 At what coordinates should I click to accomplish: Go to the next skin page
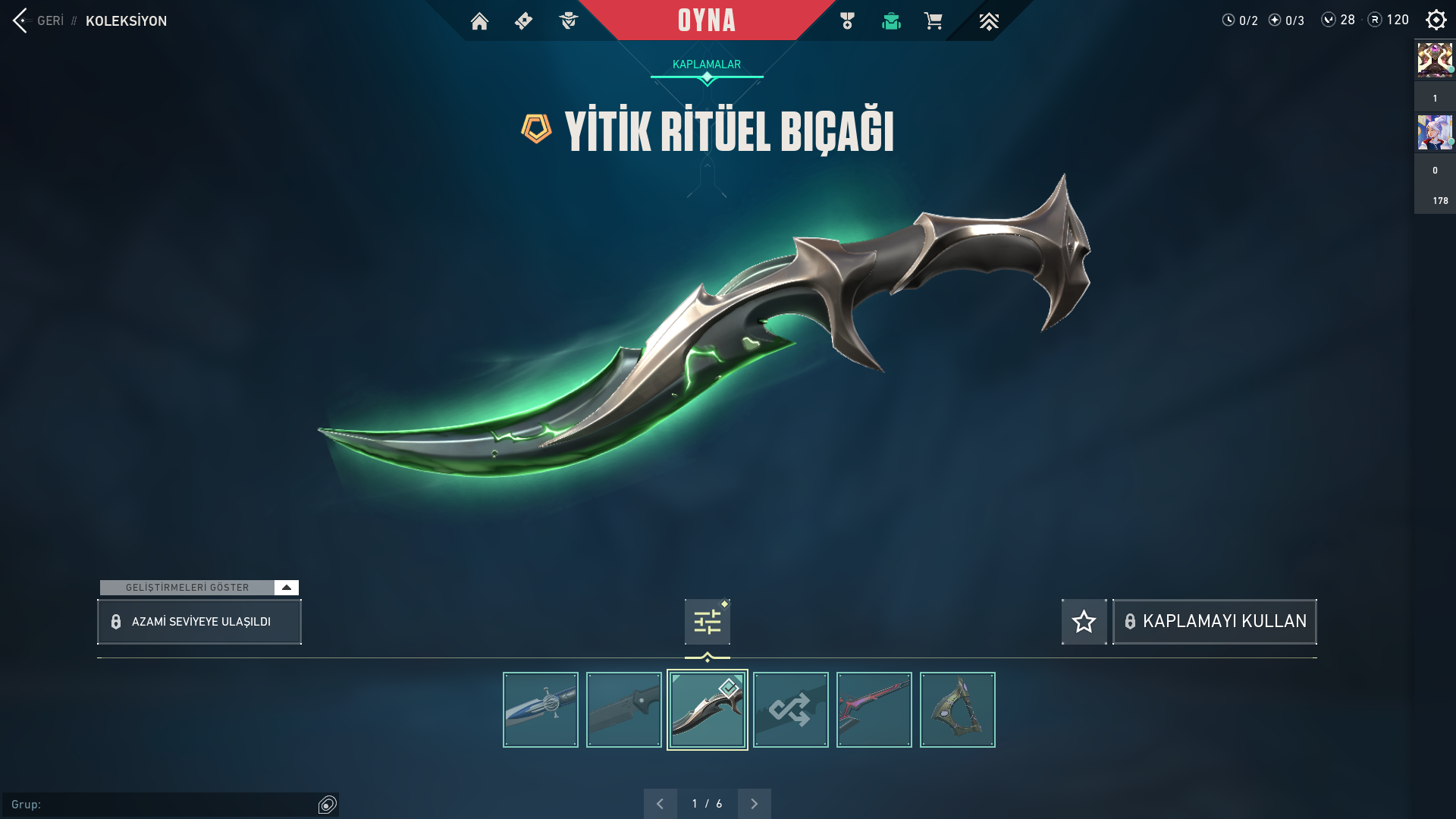(754, 802)
